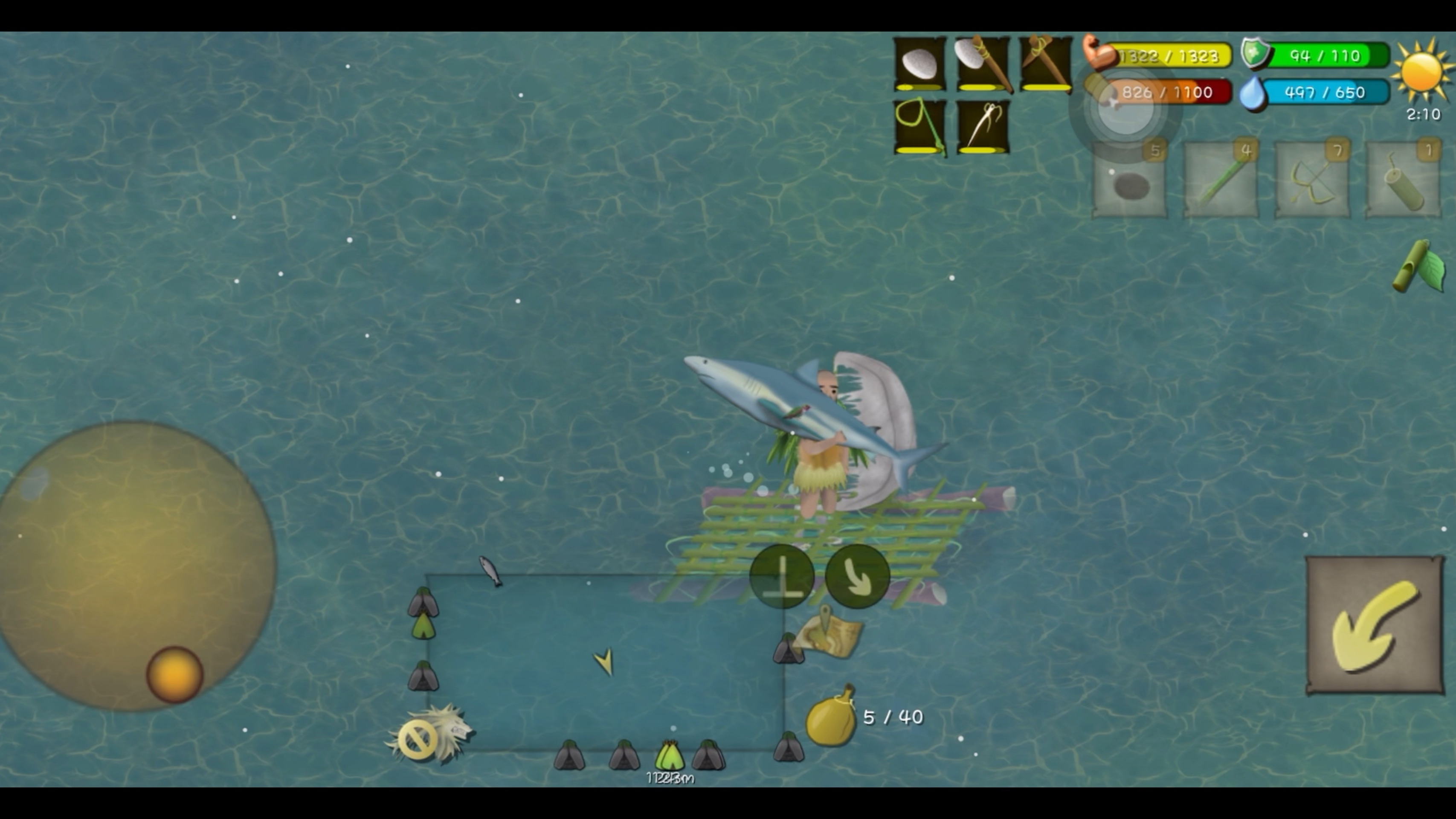Use the yellow gourd water container
1456x819 pixels.
tap(831, 717)
